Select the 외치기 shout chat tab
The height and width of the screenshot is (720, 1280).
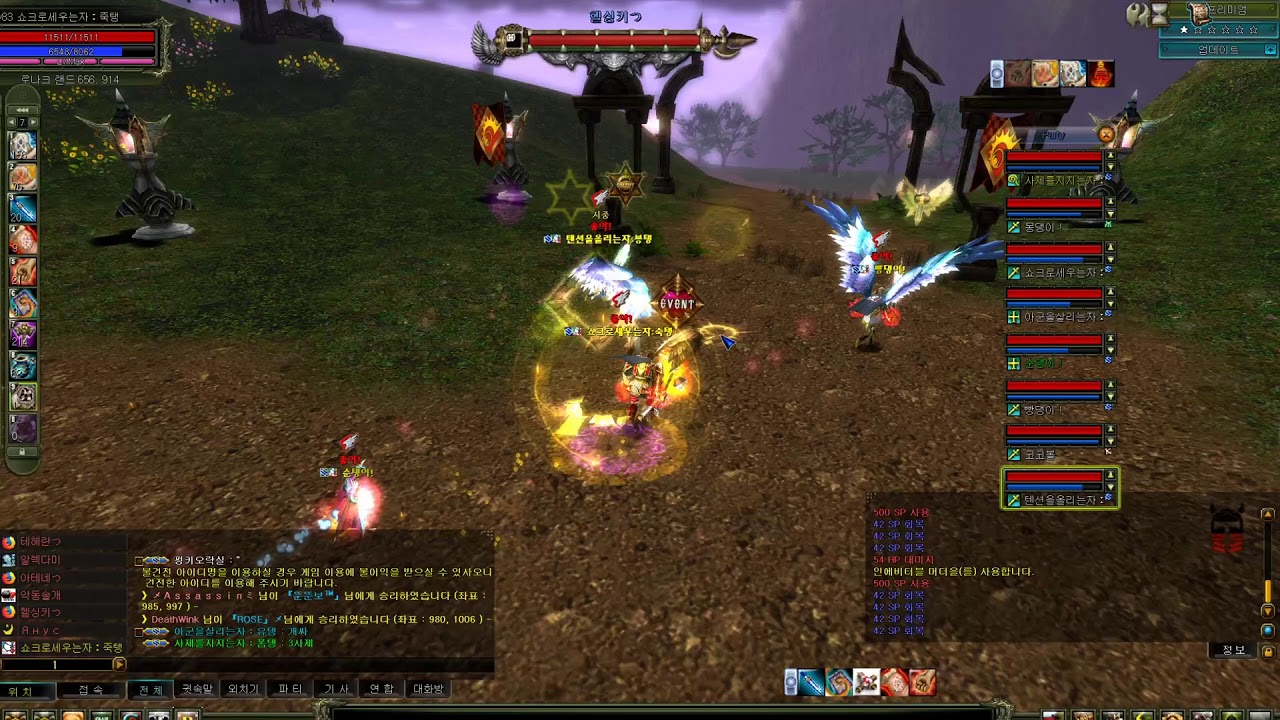coord(243,689)
